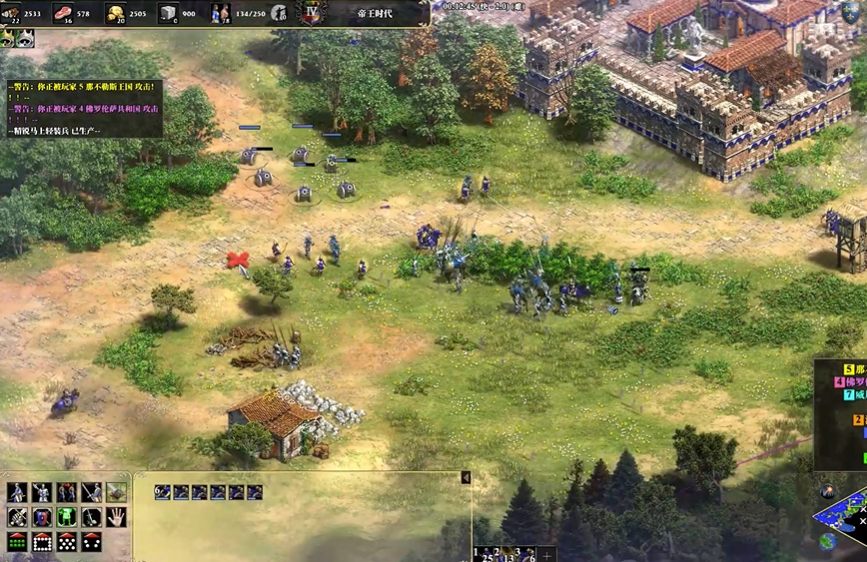Click the aggressive stance crossed swords icon
867x562 pixels.
17,517
